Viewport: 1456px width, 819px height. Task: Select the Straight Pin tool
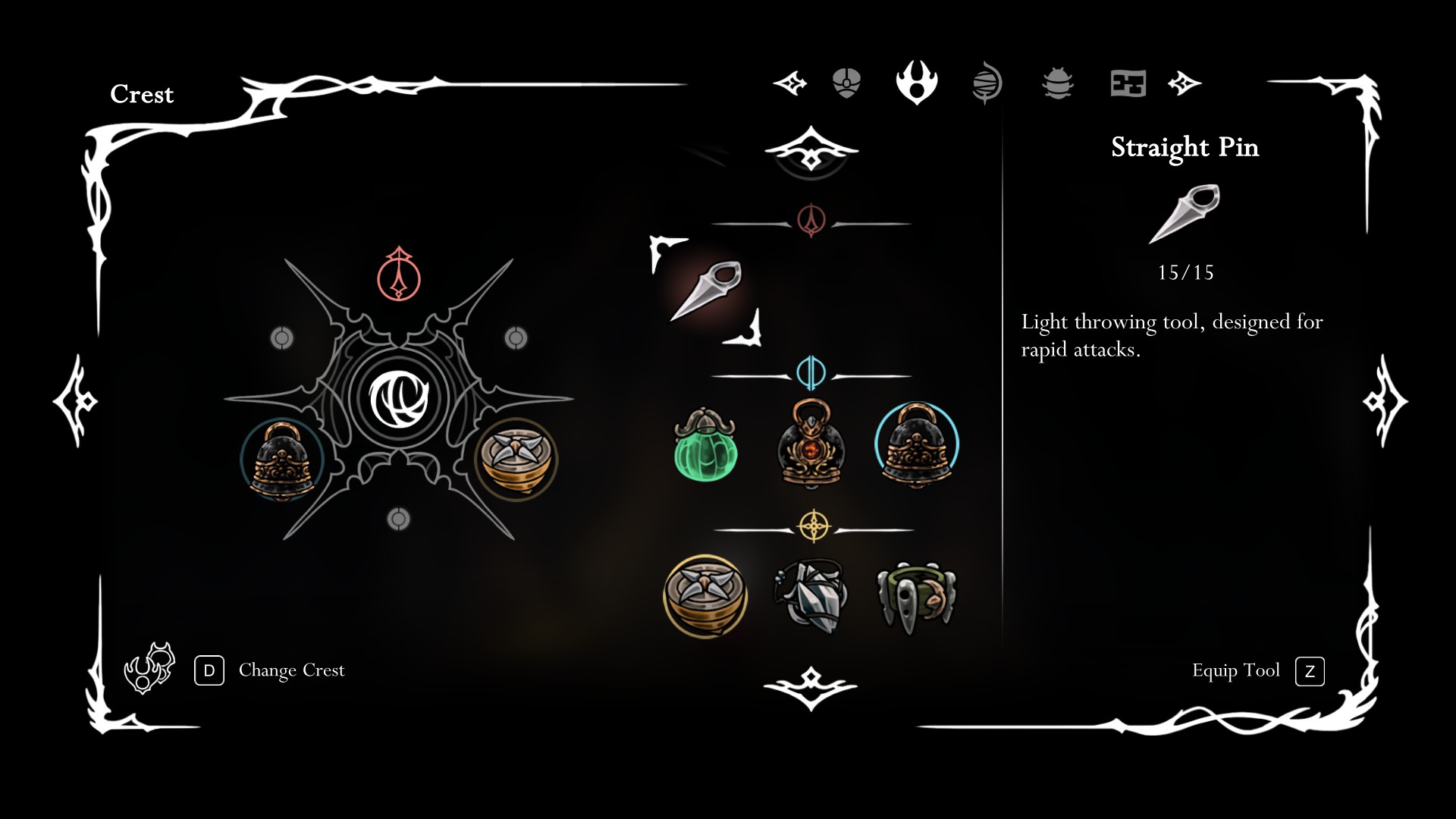click(706, 292)
